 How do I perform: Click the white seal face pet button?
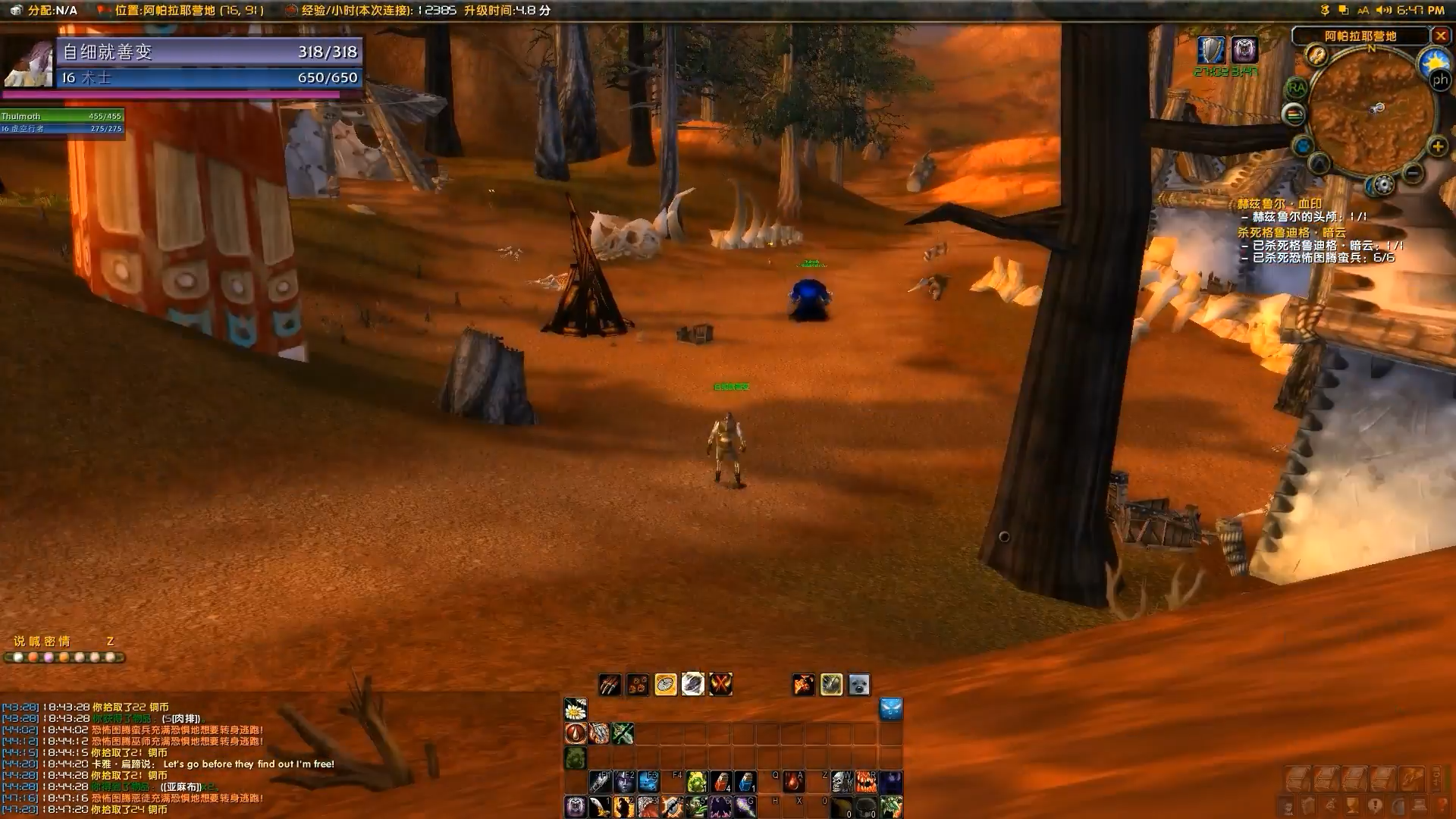pos(858,685)
